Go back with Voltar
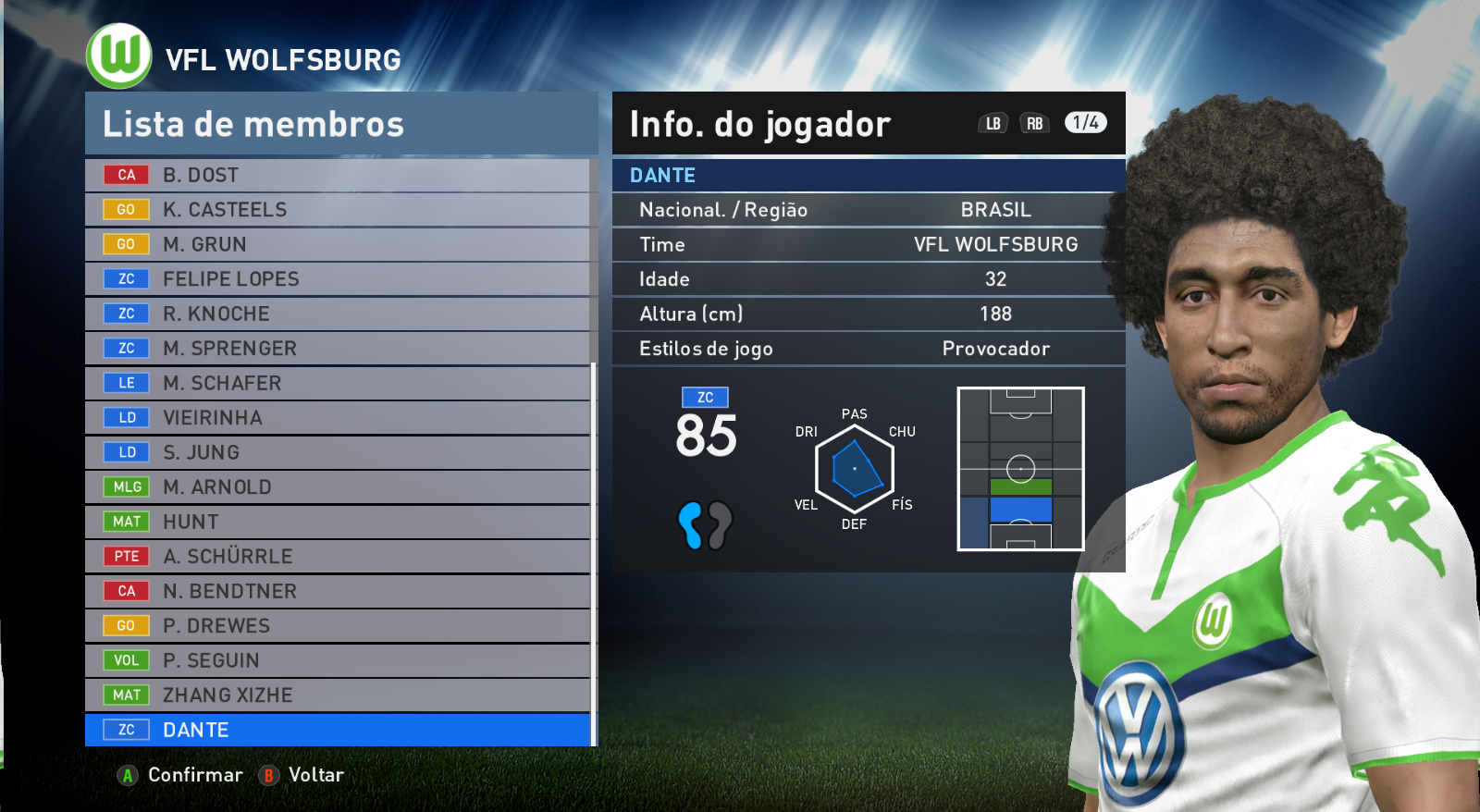The height and width of the screenshot is (812, 1480). (302, 775)
